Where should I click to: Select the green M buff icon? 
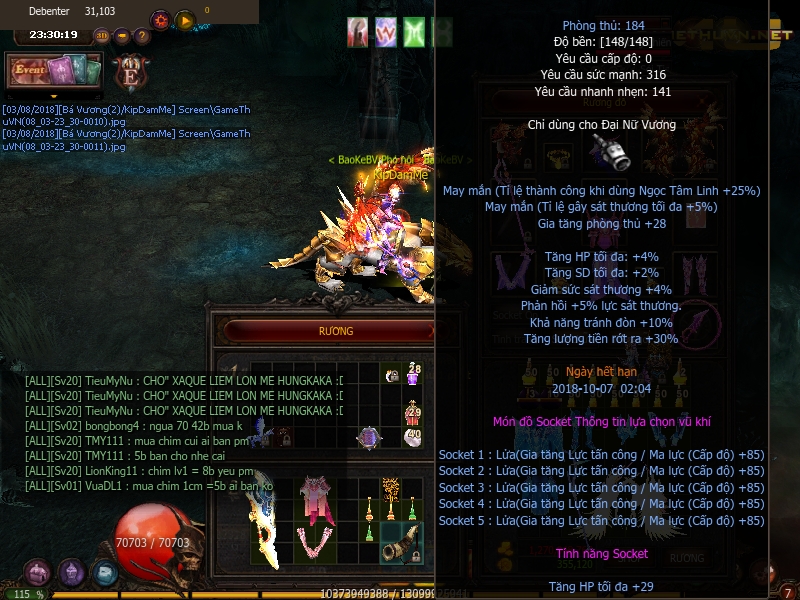pyautogui.click(x=414, y=32)
